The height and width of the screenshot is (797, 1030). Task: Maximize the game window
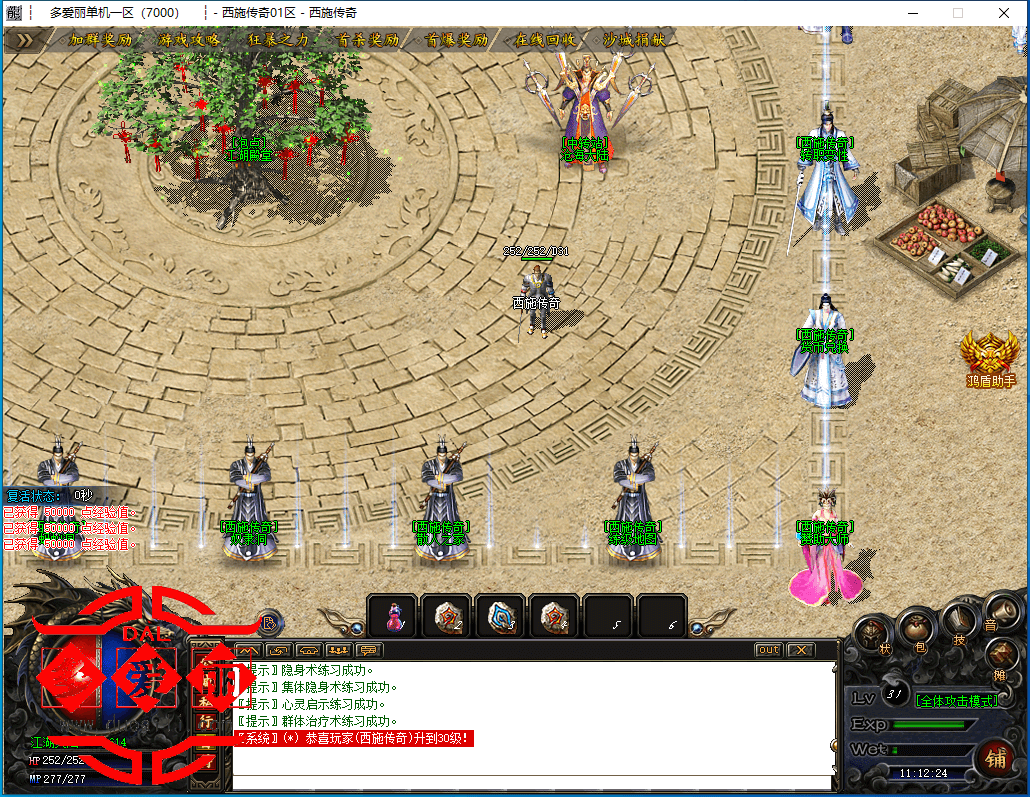coord(957,13)
